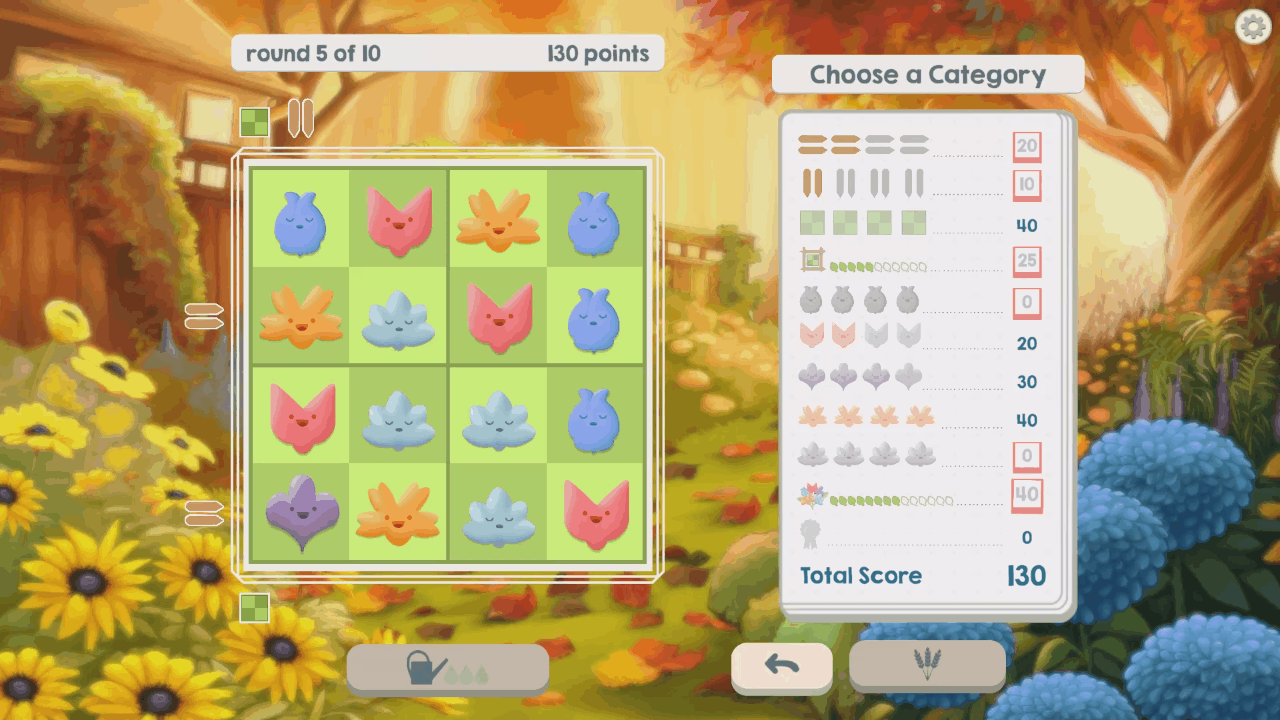Screen dimensions: 1280x720
Task: Click the vertical bars icon above the board
Action: pyautogui.click(x=301, y=118)
